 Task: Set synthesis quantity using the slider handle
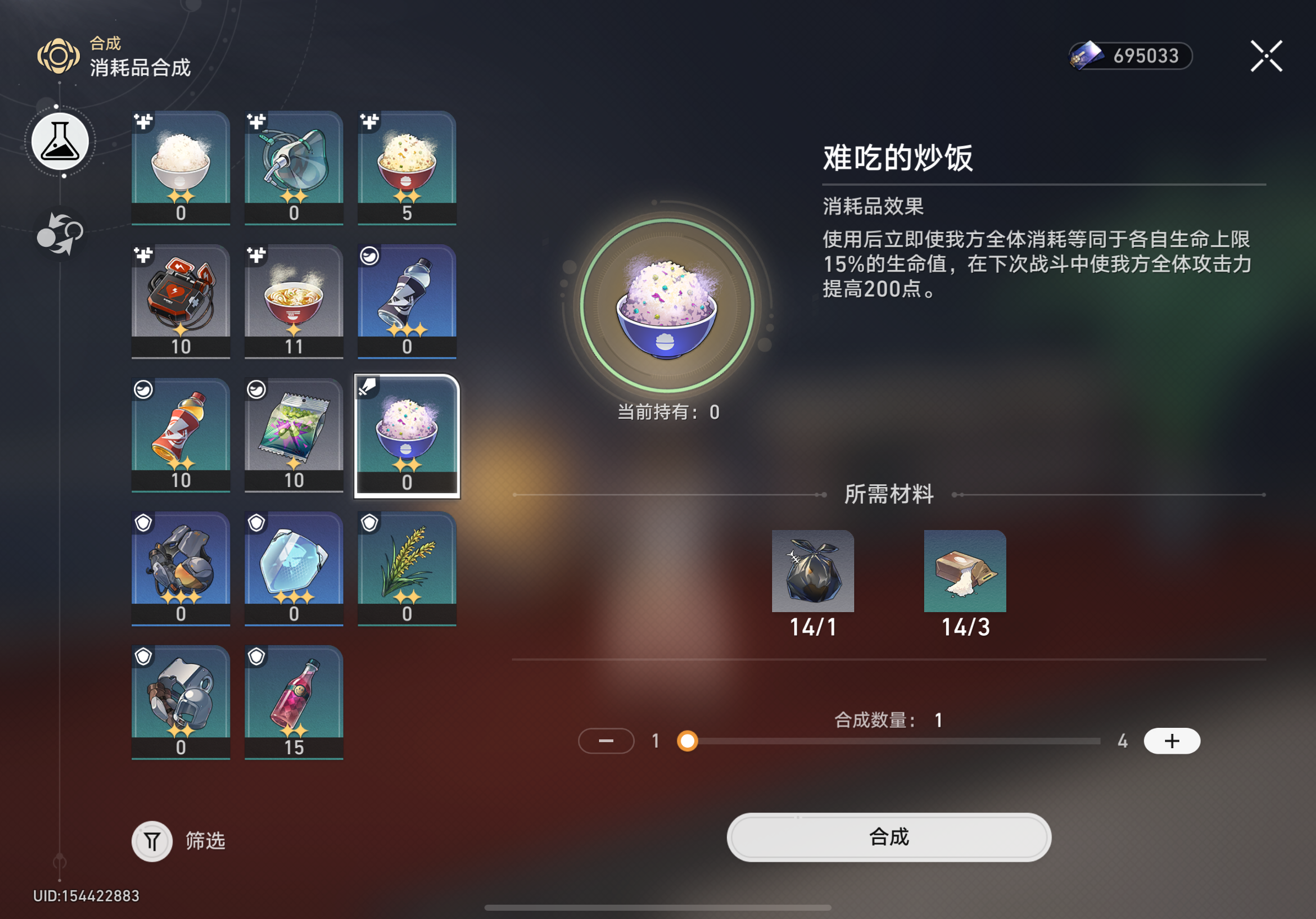pyautogui.click(x=687, y=740)
